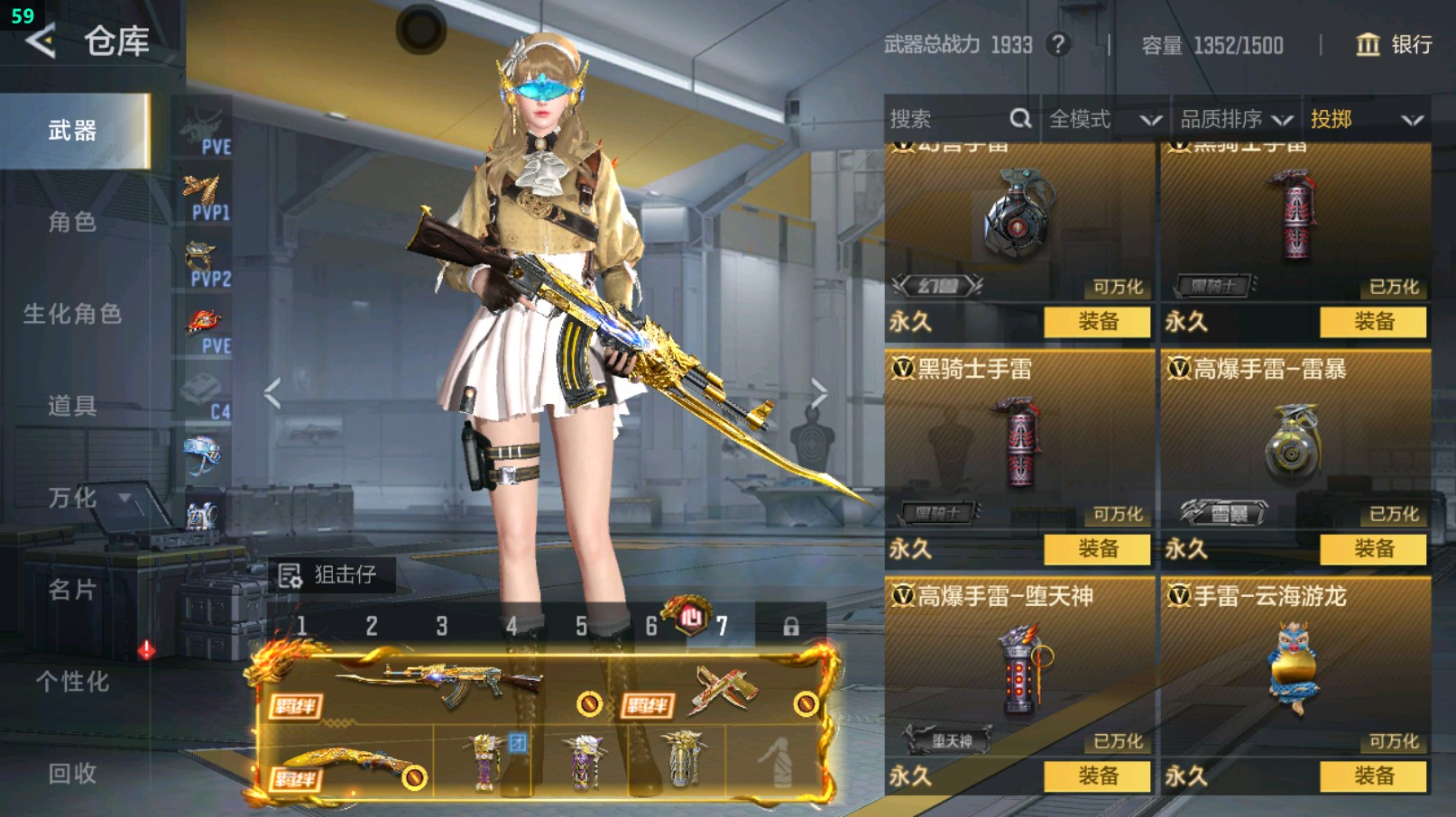This screenshot has width=1456, height=817.
Task: Click the search magnifier in the 搜索 field
Action: (x=1019, y=118)
